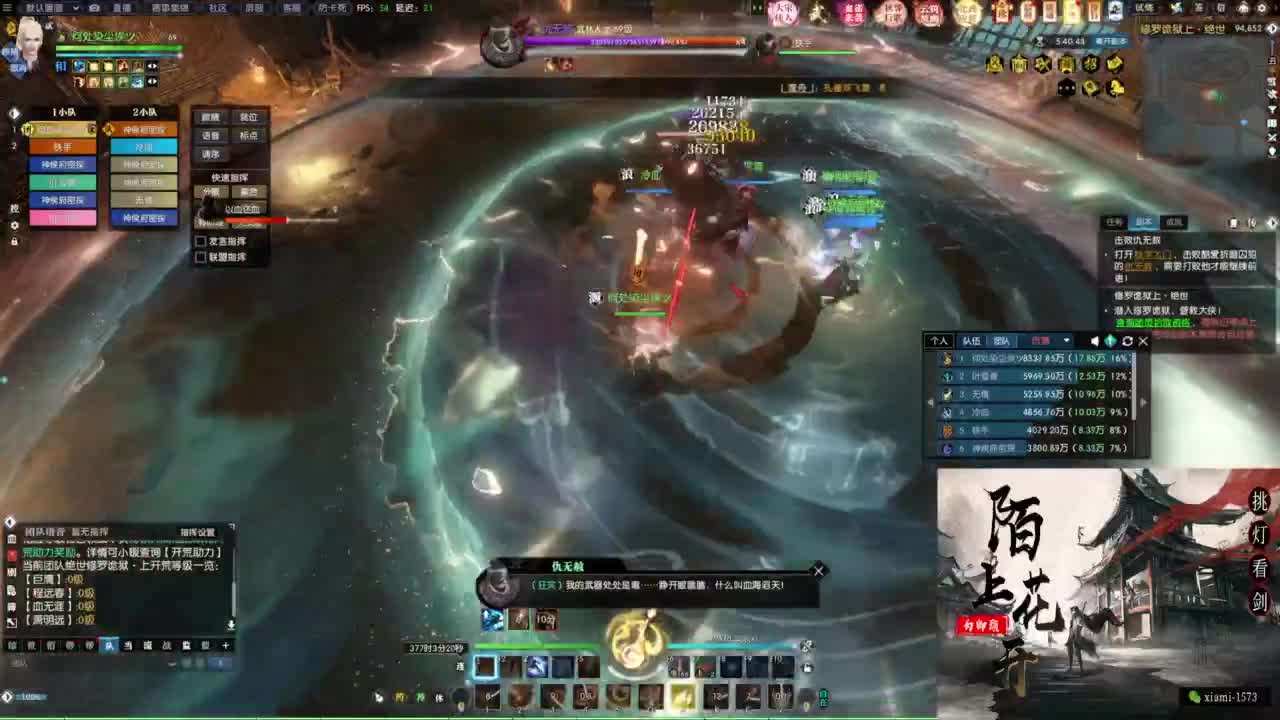Screen dimensions: 1280x720
Task: Activate the glowing lantern skill in the hotbar
Action: point(683,695)
